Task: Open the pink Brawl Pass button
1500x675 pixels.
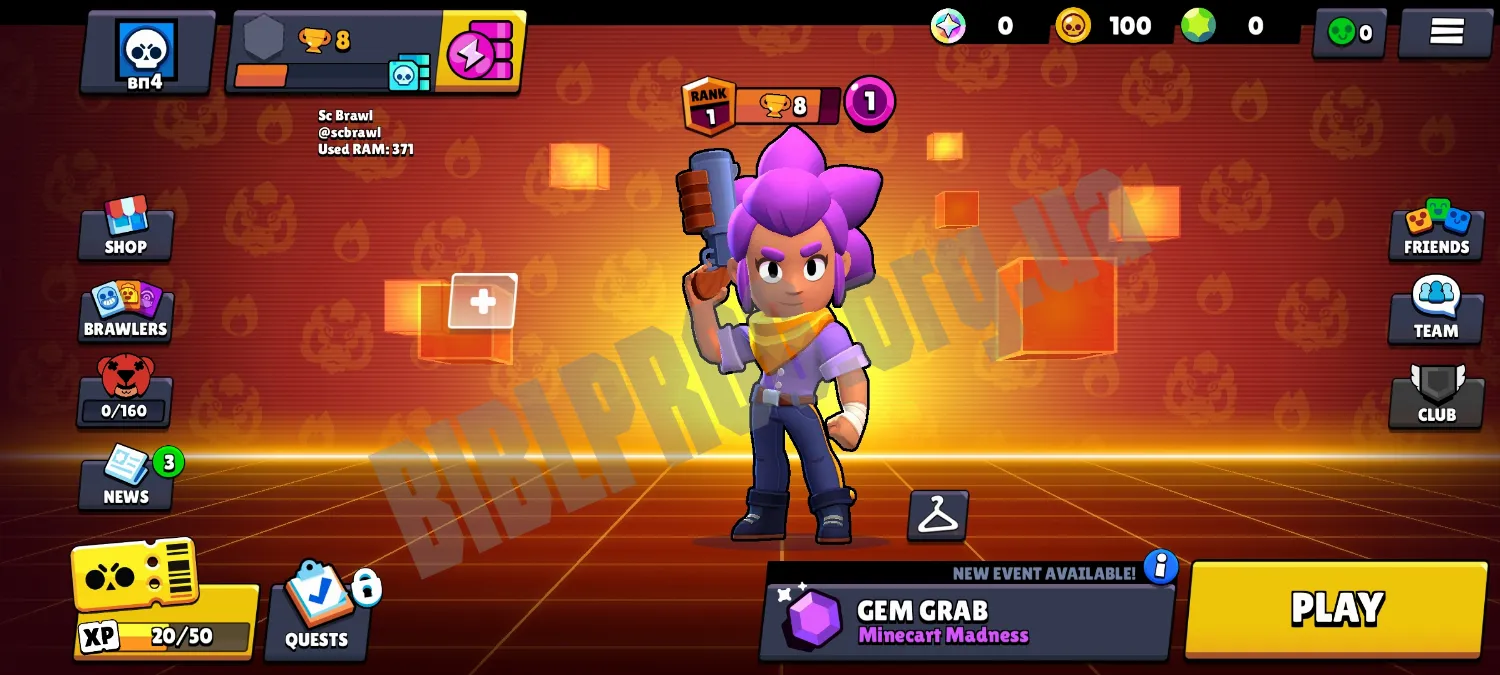Action: (481, 51)
